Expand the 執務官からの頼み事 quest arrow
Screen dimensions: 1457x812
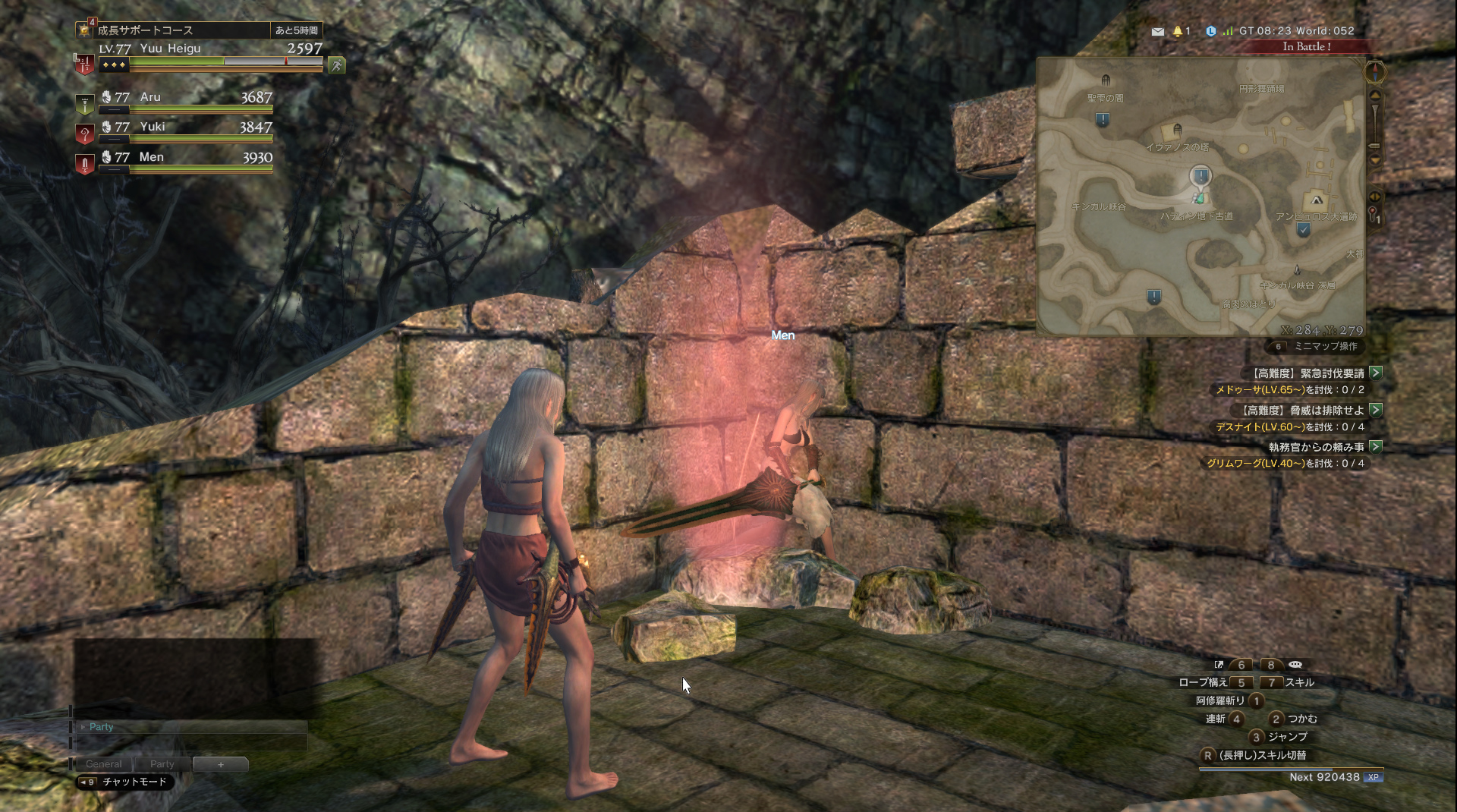coord(1376,447)
